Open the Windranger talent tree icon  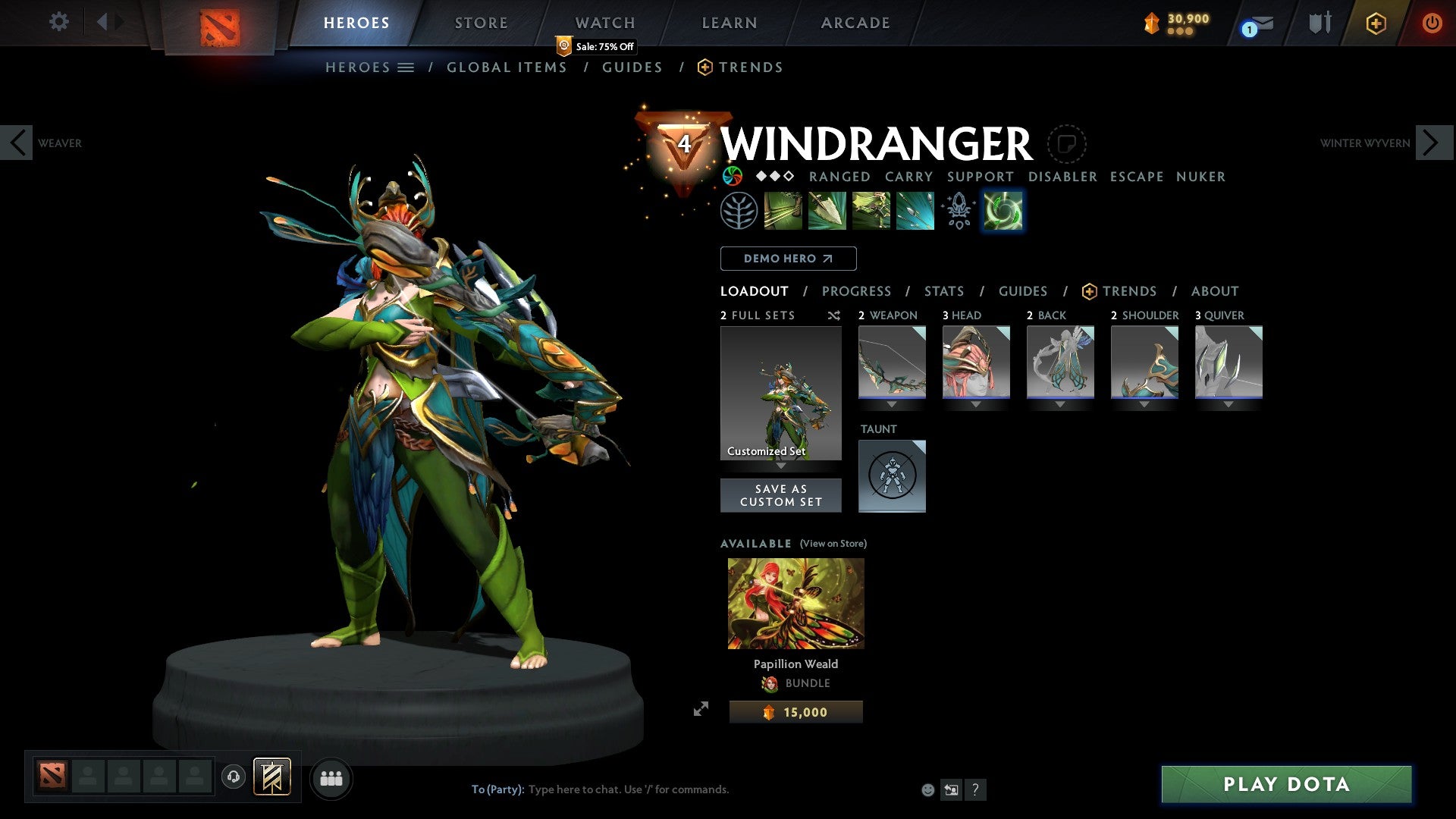point(737,211)
